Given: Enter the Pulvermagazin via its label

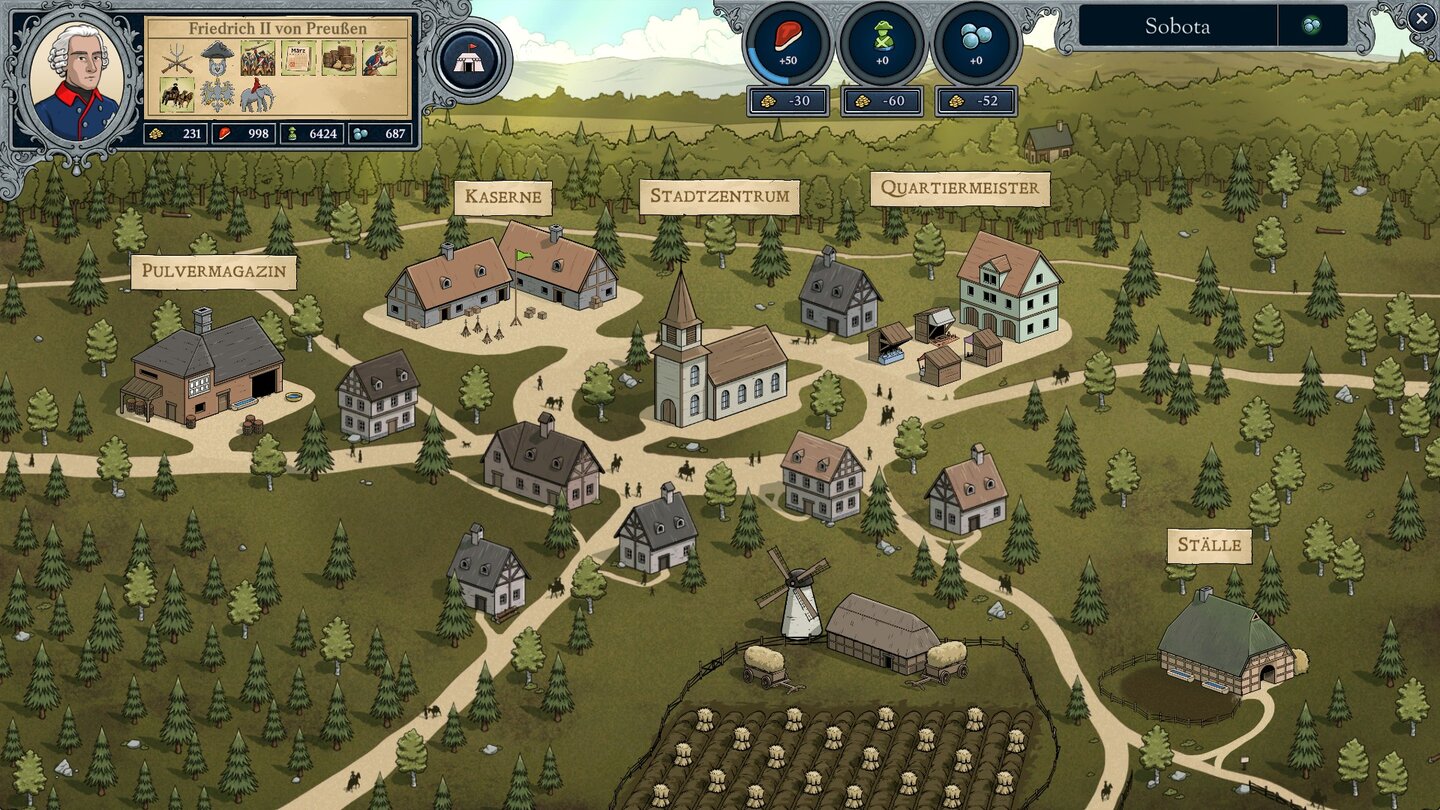Looking at the screenshot, I should (x=213, y=271).
